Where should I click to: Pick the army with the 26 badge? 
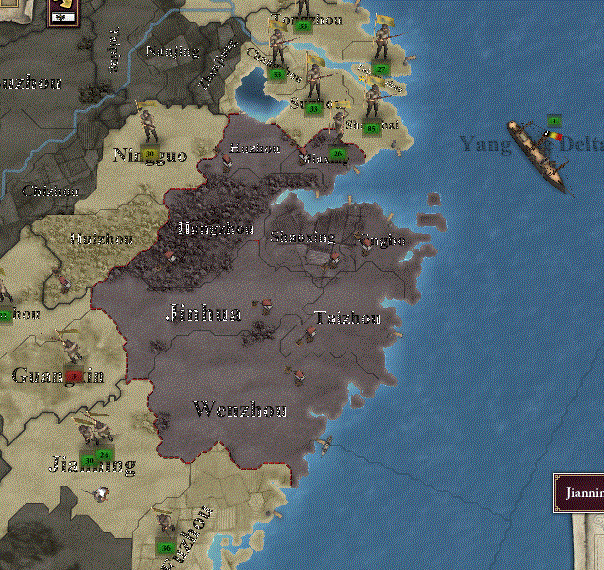[x=338, y=153]
